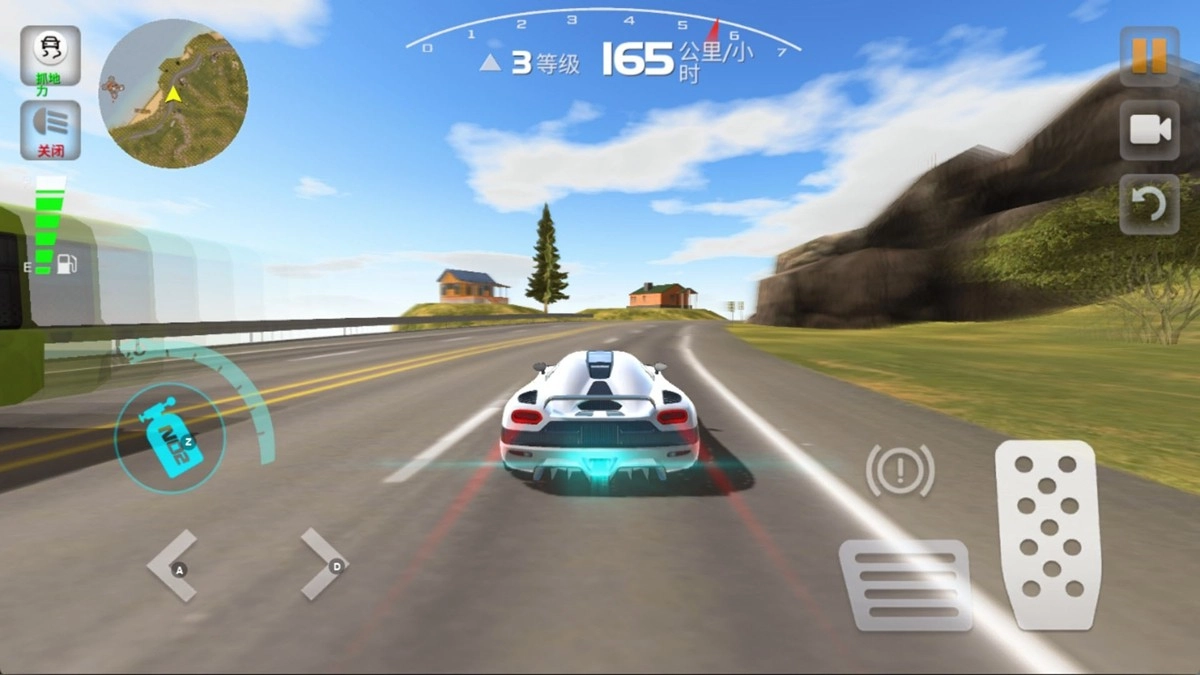Tap the wide brake pedal
The image size is (1200, 675).
click(x=906, y=585)
